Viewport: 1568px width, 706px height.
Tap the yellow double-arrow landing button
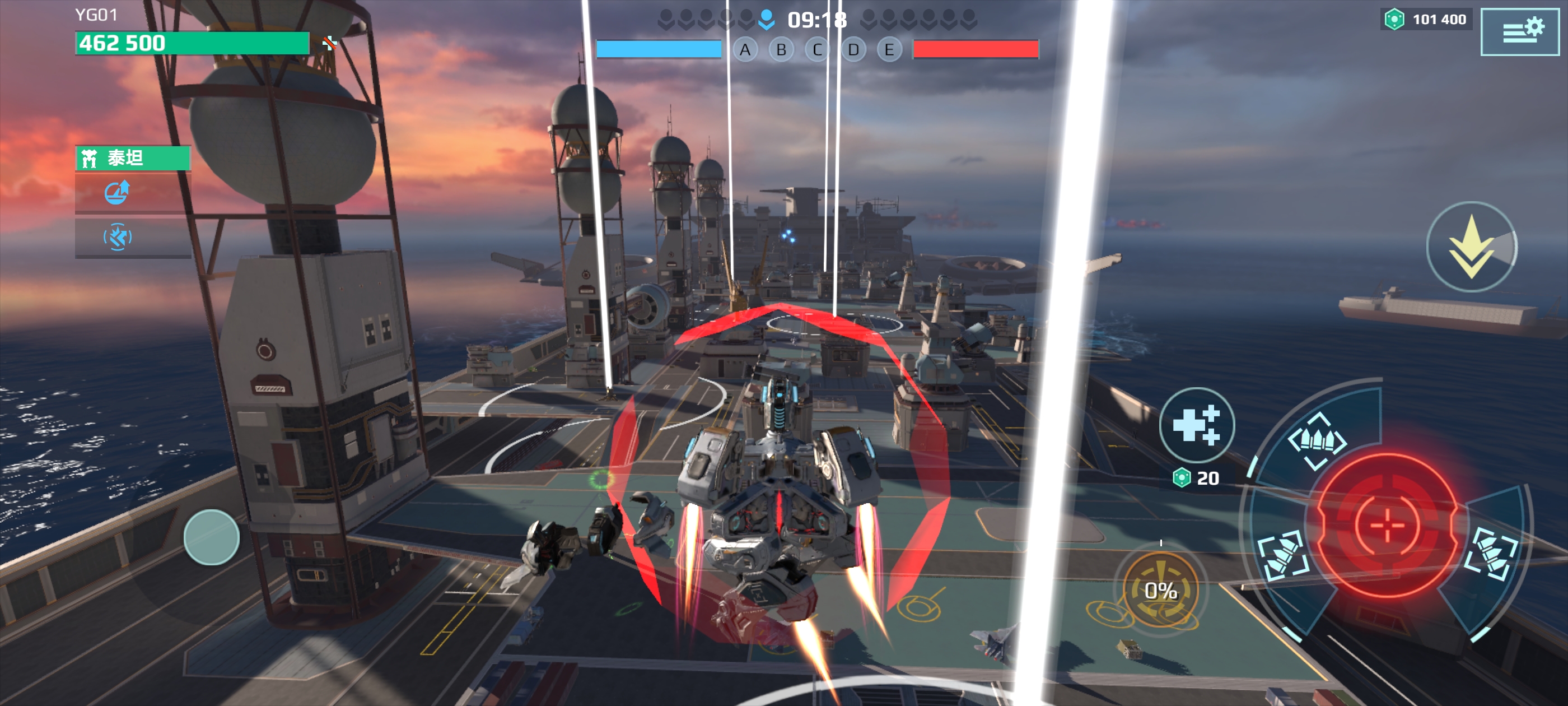click(1471, 247)
